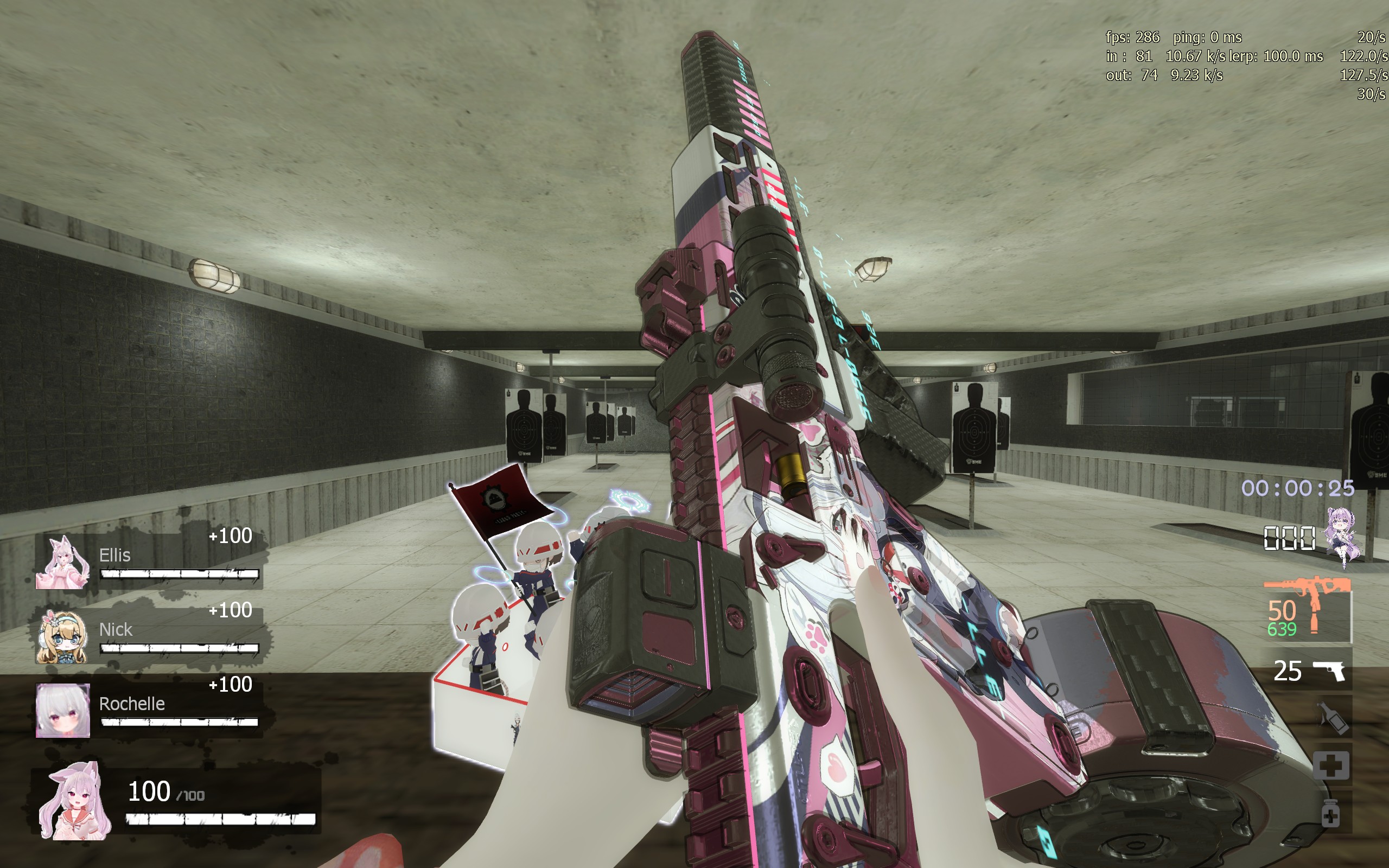Viewport: 1389px width, 868px height.
Task: Click the purple-haired chibi character icon
Action: tap(1342, 536)
